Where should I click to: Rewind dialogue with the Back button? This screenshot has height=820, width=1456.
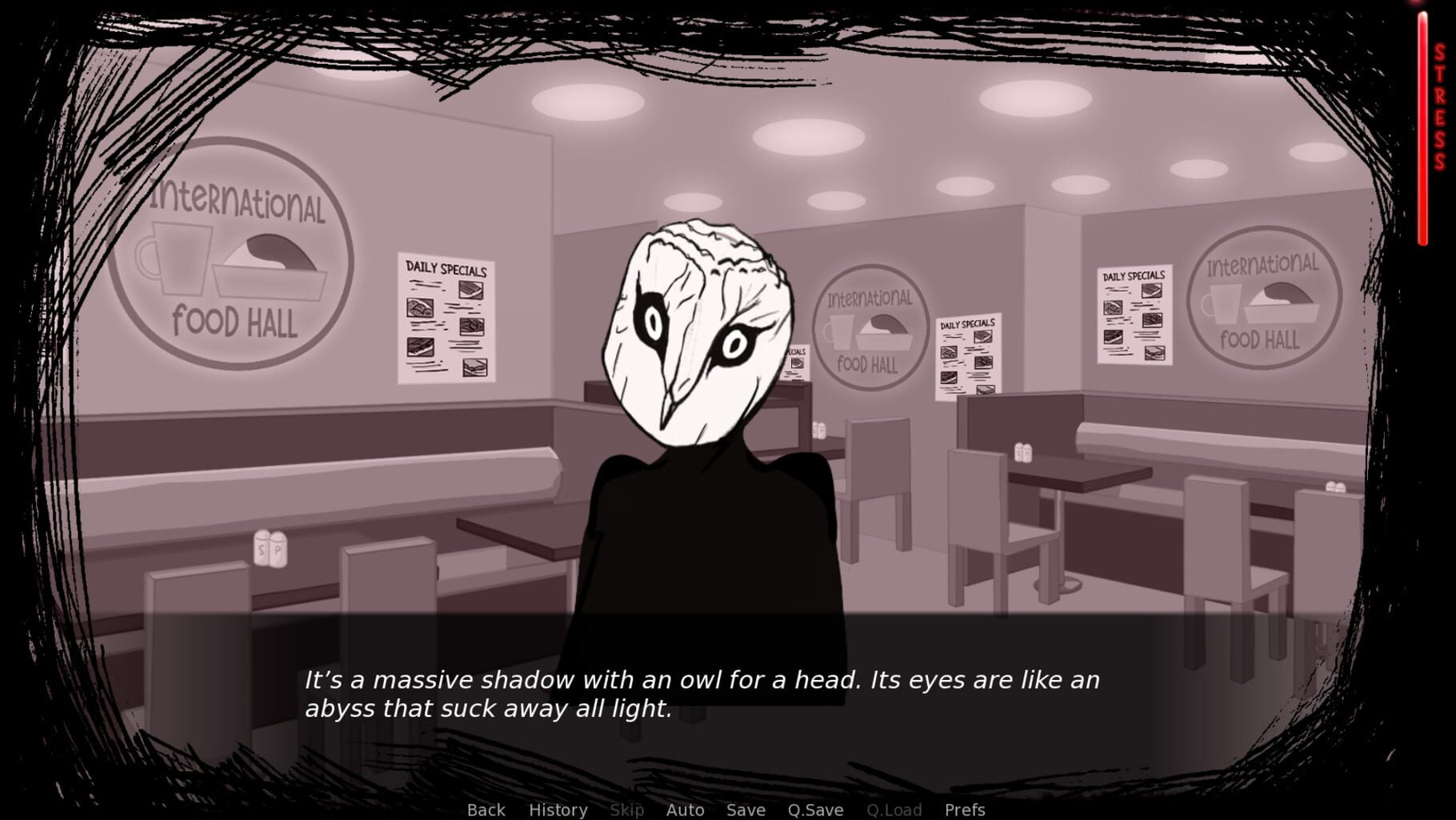click(485, 810)
